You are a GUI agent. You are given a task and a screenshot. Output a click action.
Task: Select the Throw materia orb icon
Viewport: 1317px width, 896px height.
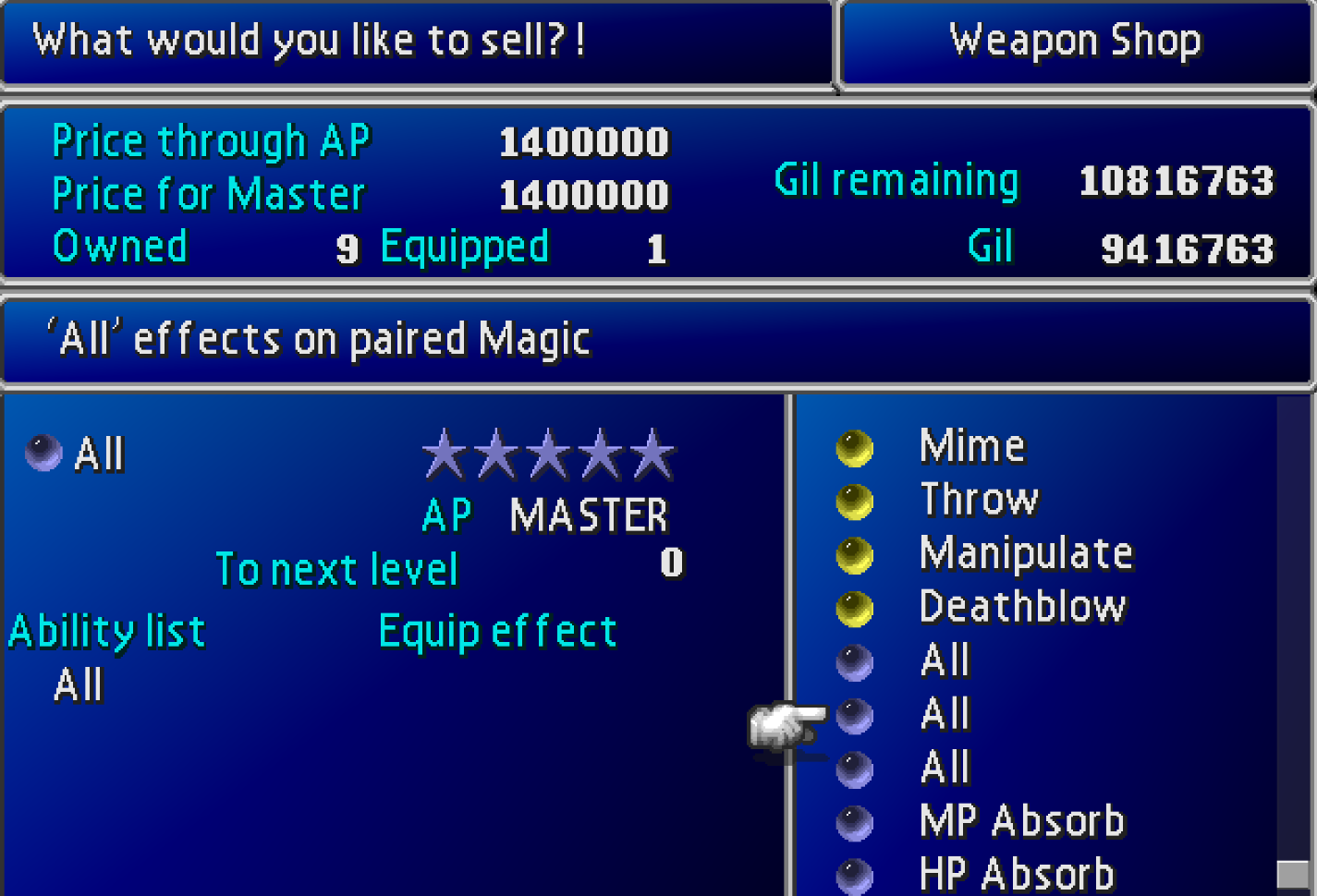856,502
